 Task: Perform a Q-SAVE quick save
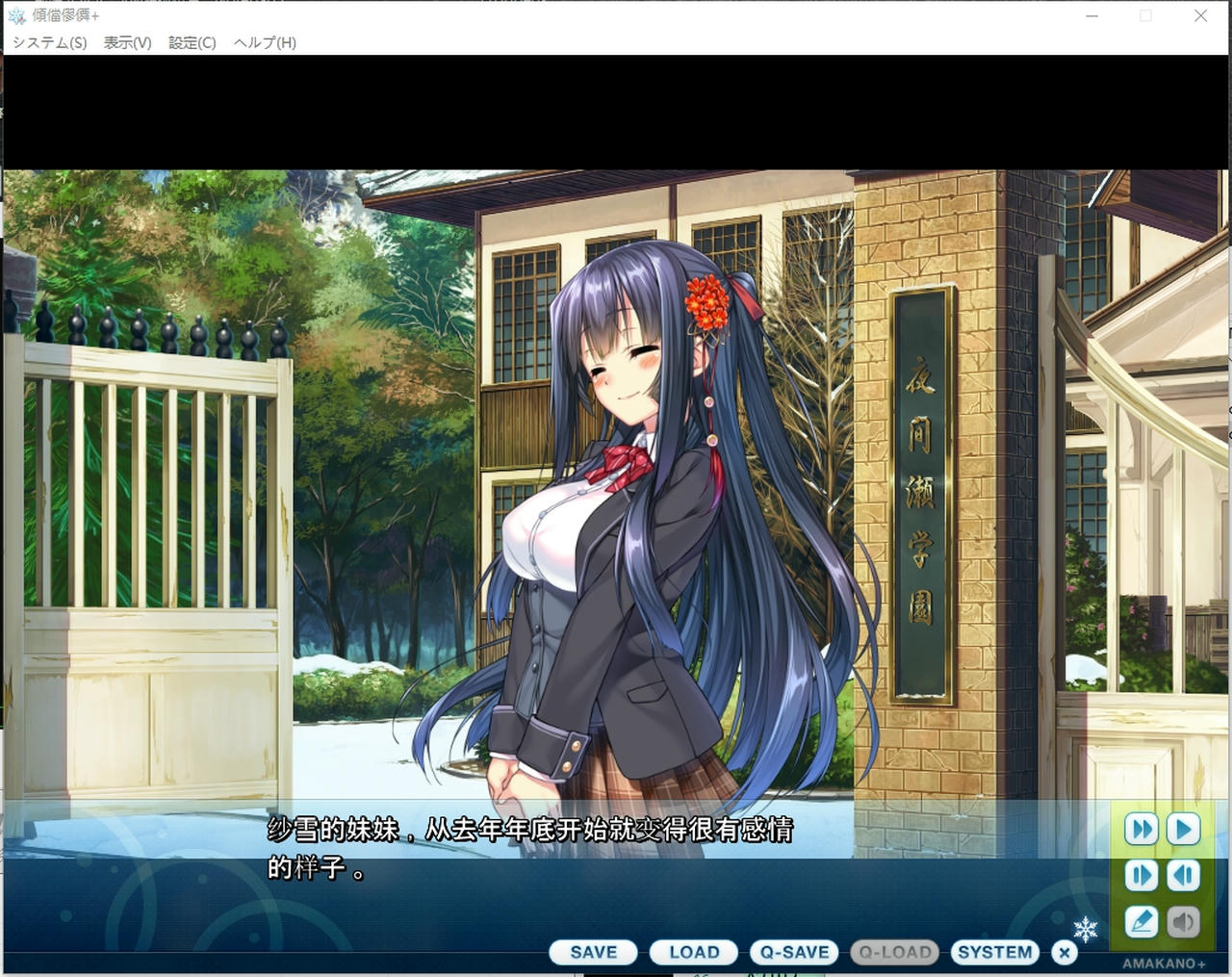pyautogui.click(x=794, y=952)
